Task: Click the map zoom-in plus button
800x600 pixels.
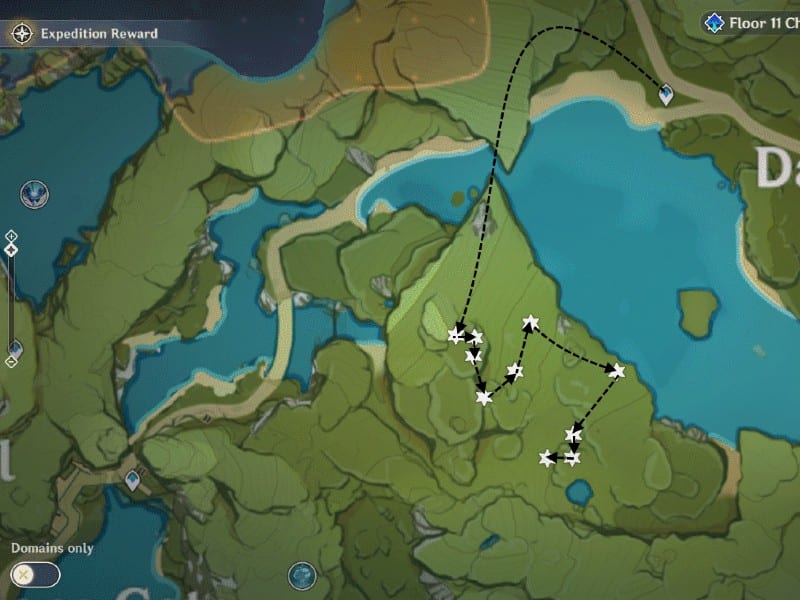Action: pyautogui.click(x=11, y=236)
